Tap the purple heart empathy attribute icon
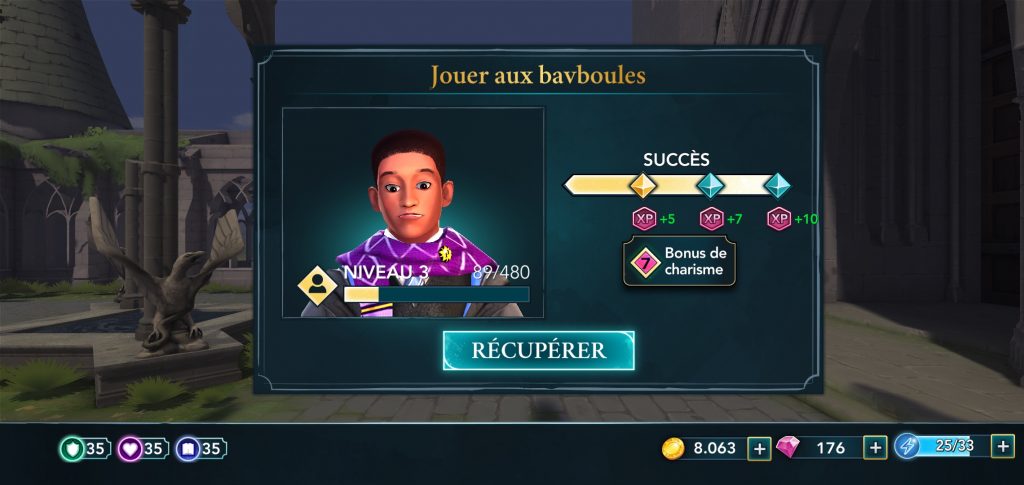1024x485 pixels. pyautogui.click(x=131, y=449)
